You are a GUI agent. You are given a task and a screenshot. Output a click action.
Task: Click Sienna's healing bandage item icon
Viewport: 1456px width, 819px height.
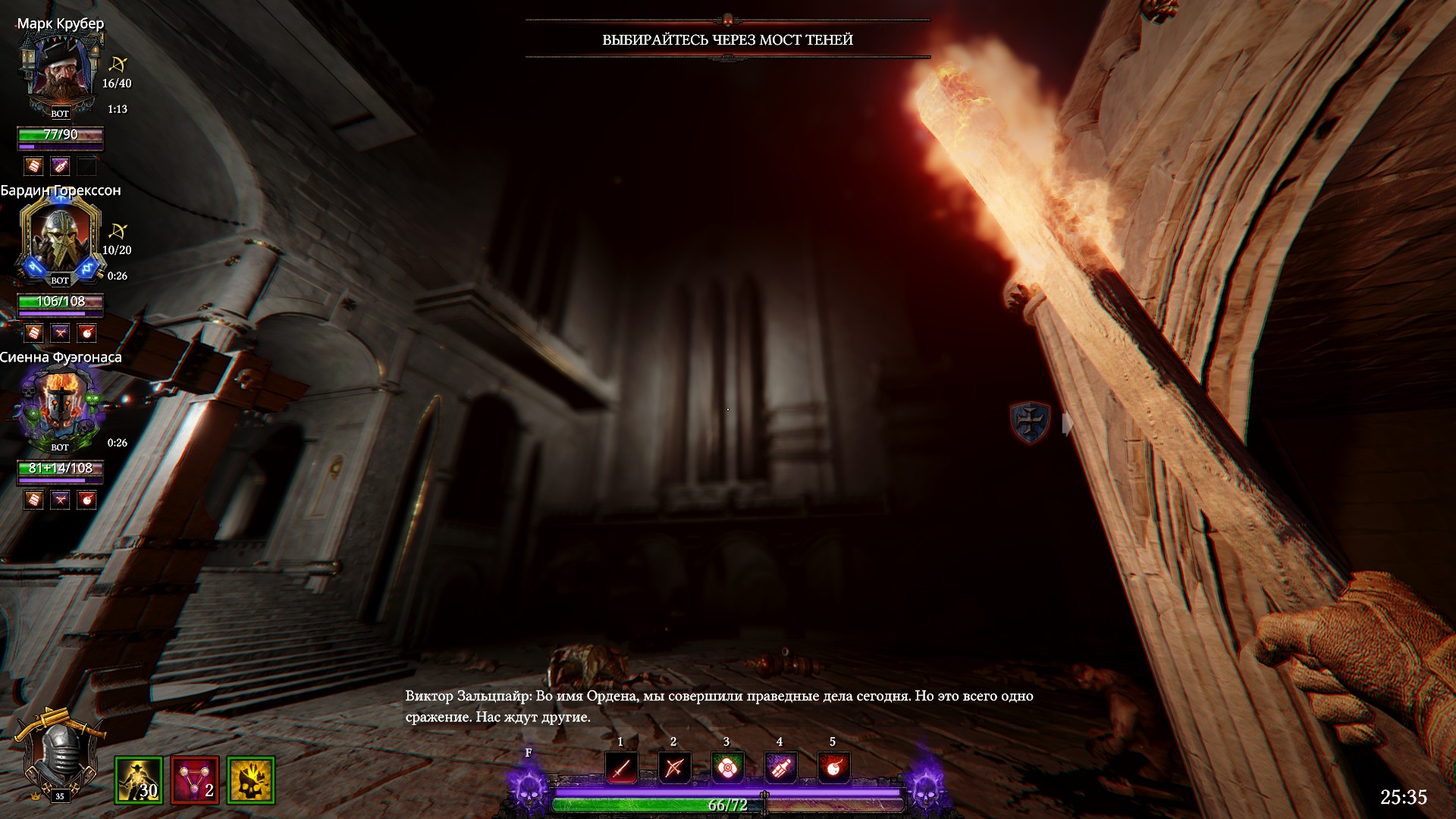[33, 499]
